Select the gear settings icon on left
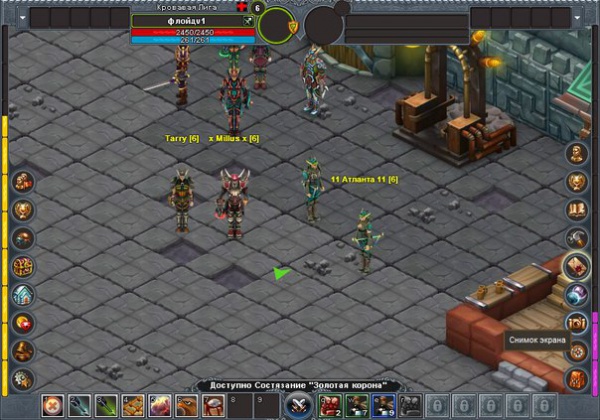This screenshot has width=600, height=420. (23, 378)
